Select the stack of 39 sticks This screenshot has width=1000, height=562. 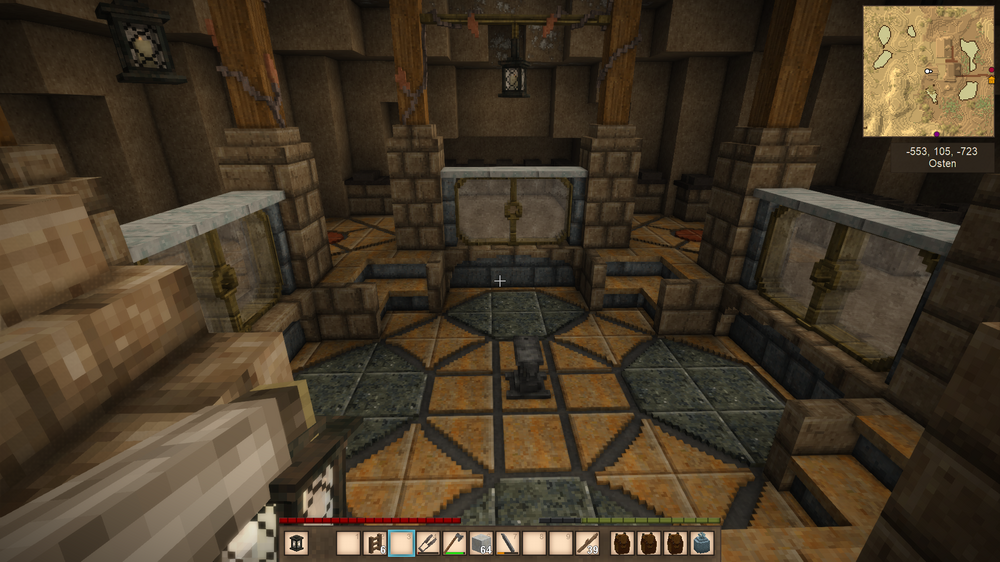click(x=589, y=543)
